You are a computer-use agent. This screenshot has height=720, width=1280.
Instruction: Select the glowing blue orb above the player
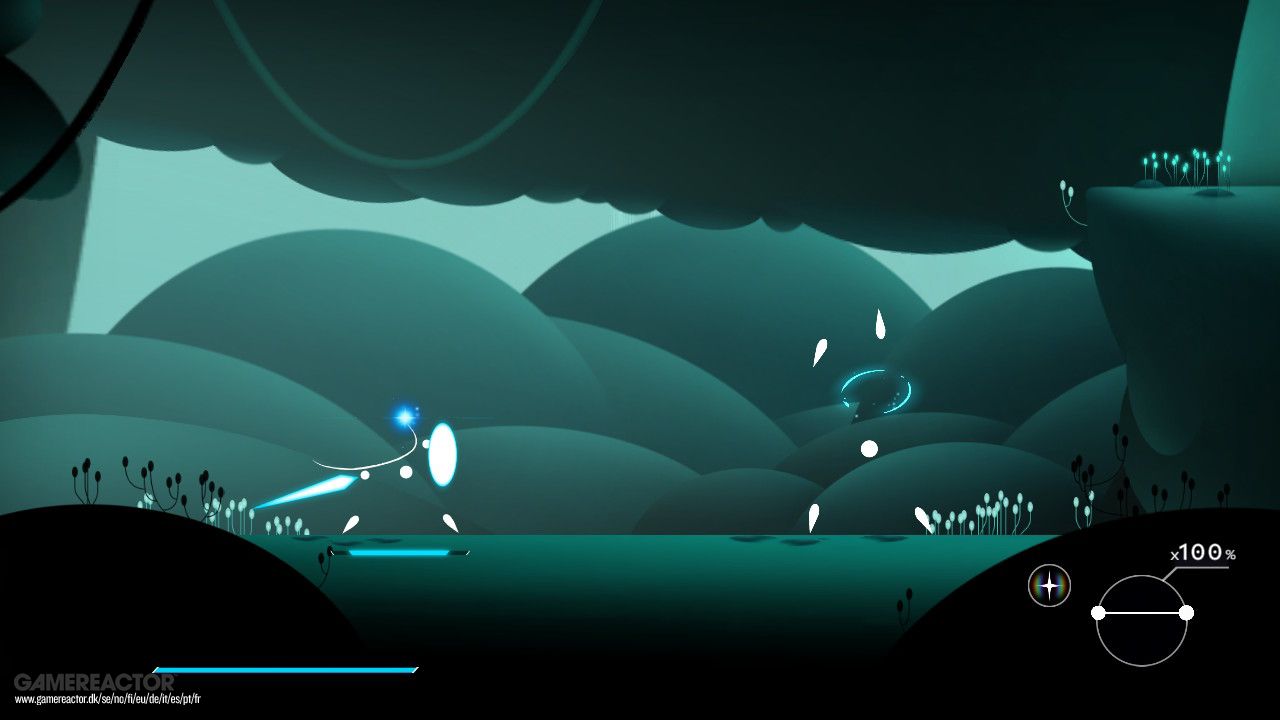coord(404,414)
